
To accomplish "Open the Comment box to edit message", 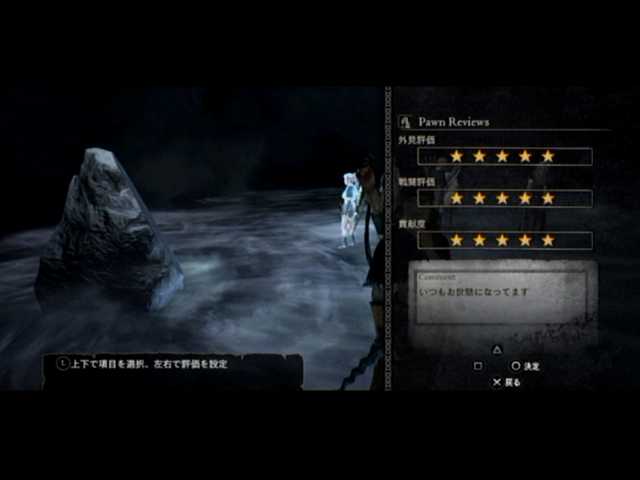I will pyautogui.click(x=502, y=296).
